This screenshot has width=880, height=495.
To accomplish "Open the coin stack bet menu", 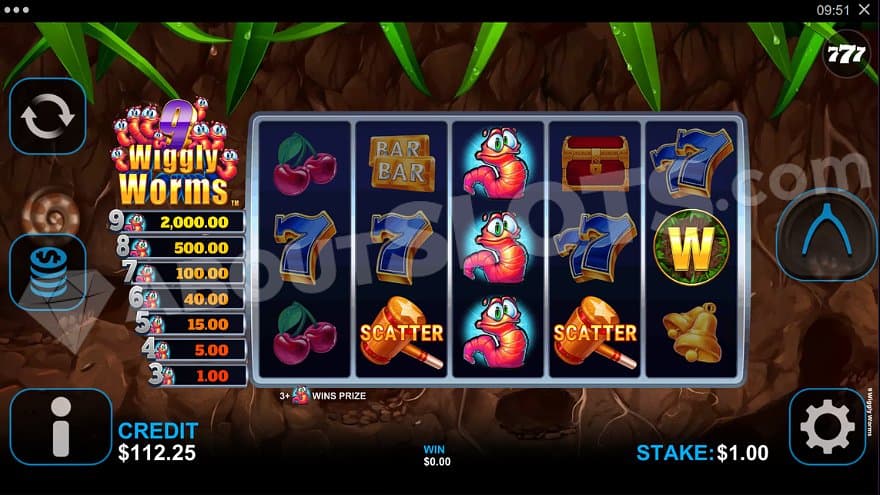I will click(48, 272).
